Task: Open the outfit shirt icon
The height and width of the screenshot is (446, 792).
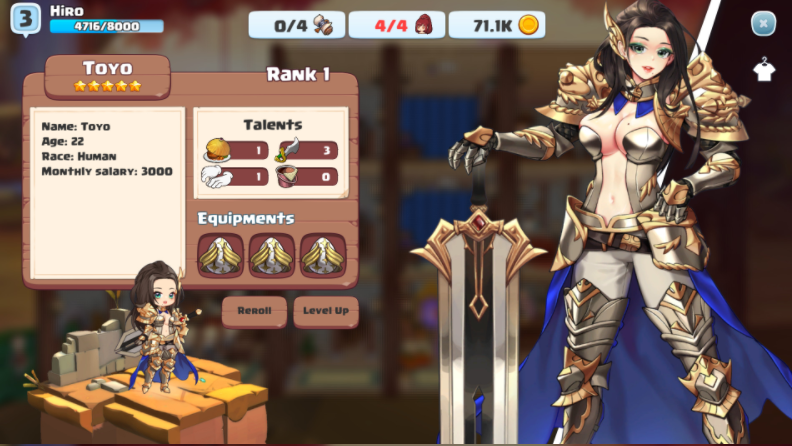Action: 764,69
